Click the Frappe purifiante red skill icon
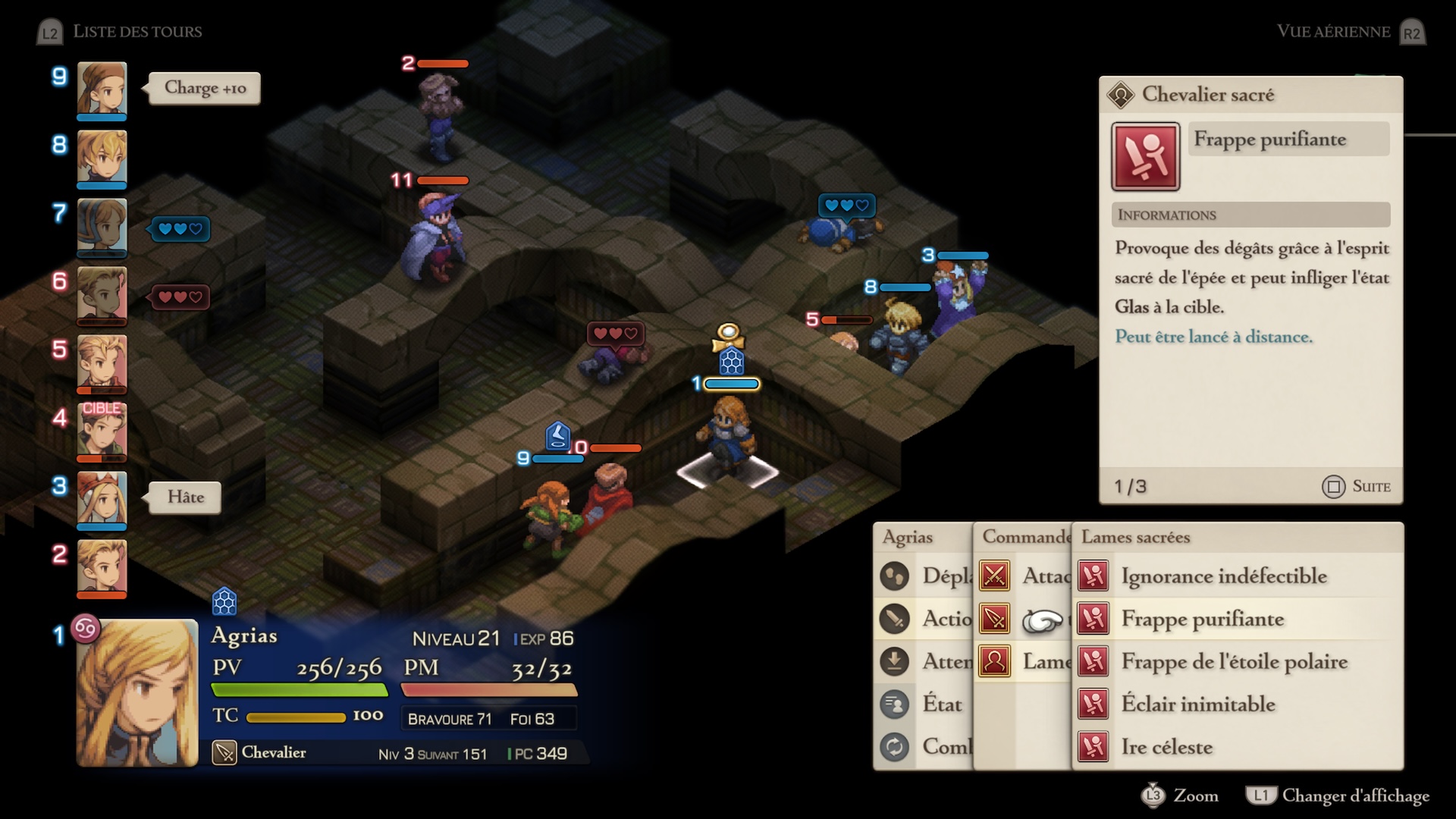This screenshot has height=819, width=1456. click(x=1145, y=156)
